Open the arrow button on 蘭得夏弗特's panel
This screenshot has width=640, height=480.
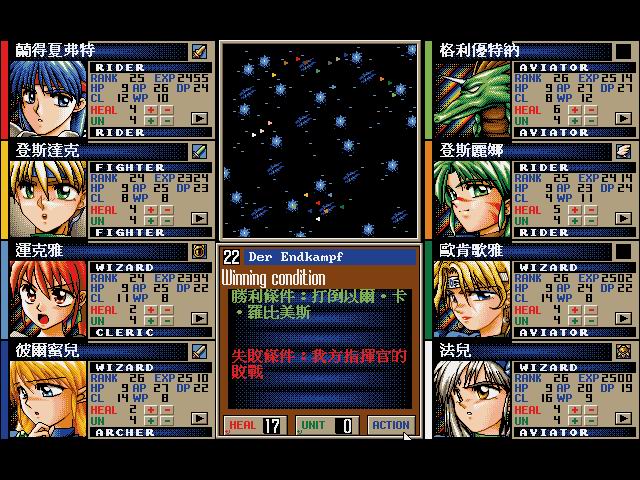click(x=200, y=118)
